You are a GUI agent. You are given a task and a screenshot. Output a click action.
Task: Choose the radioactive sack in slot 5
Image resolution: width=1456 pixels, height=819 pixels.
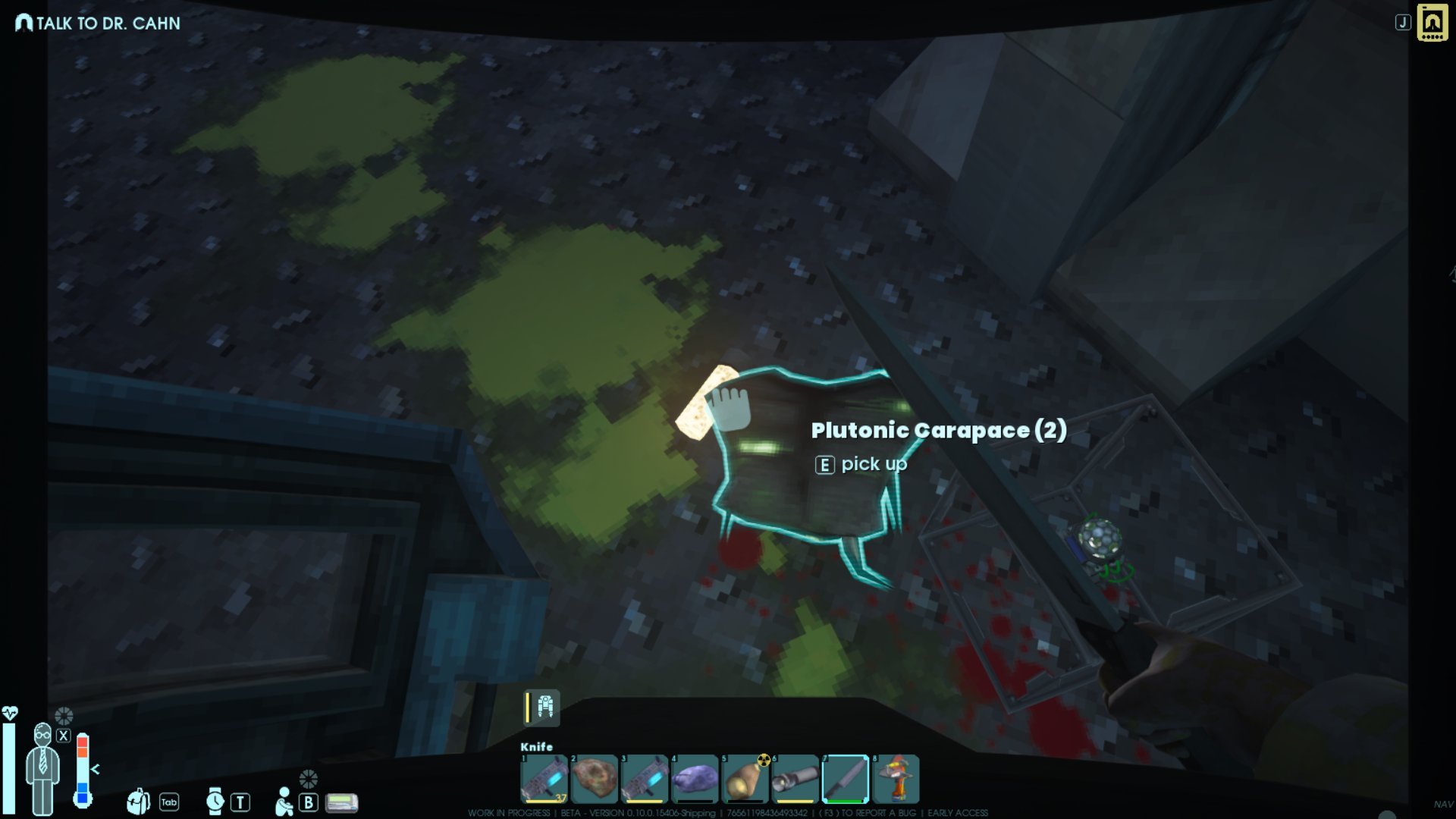pos(745,778)
